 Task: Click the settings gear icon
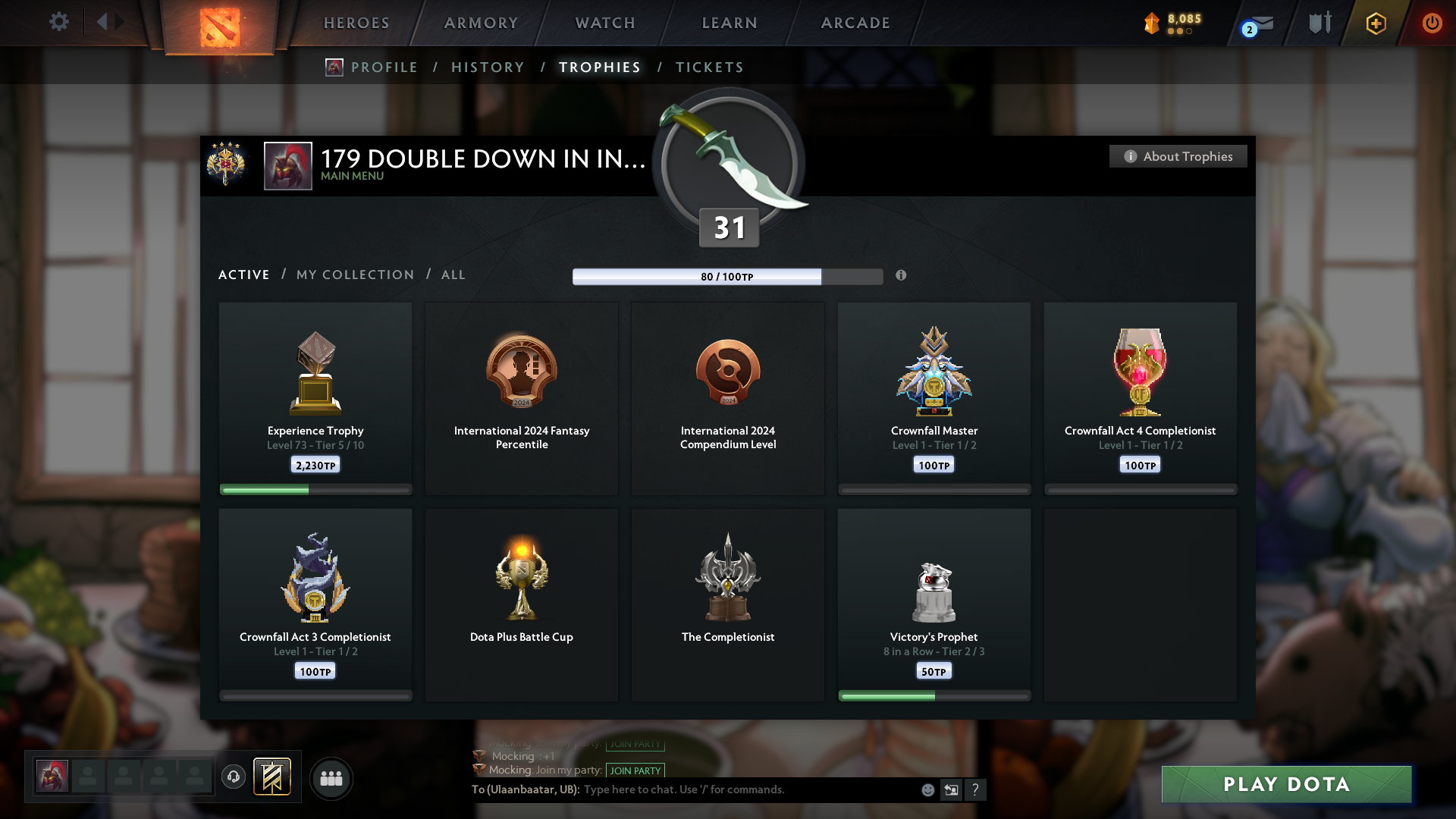(59, 22)
